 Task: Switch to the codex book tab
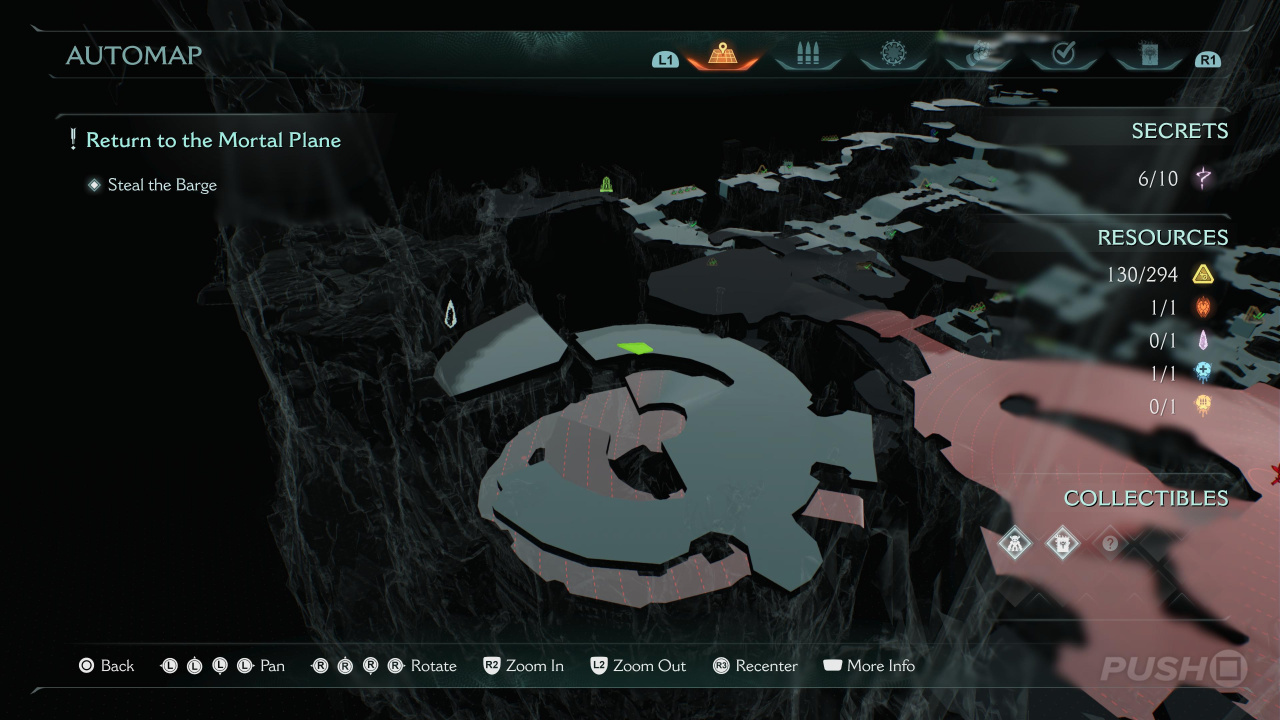pyautogui.click(x=1147, y=54)
